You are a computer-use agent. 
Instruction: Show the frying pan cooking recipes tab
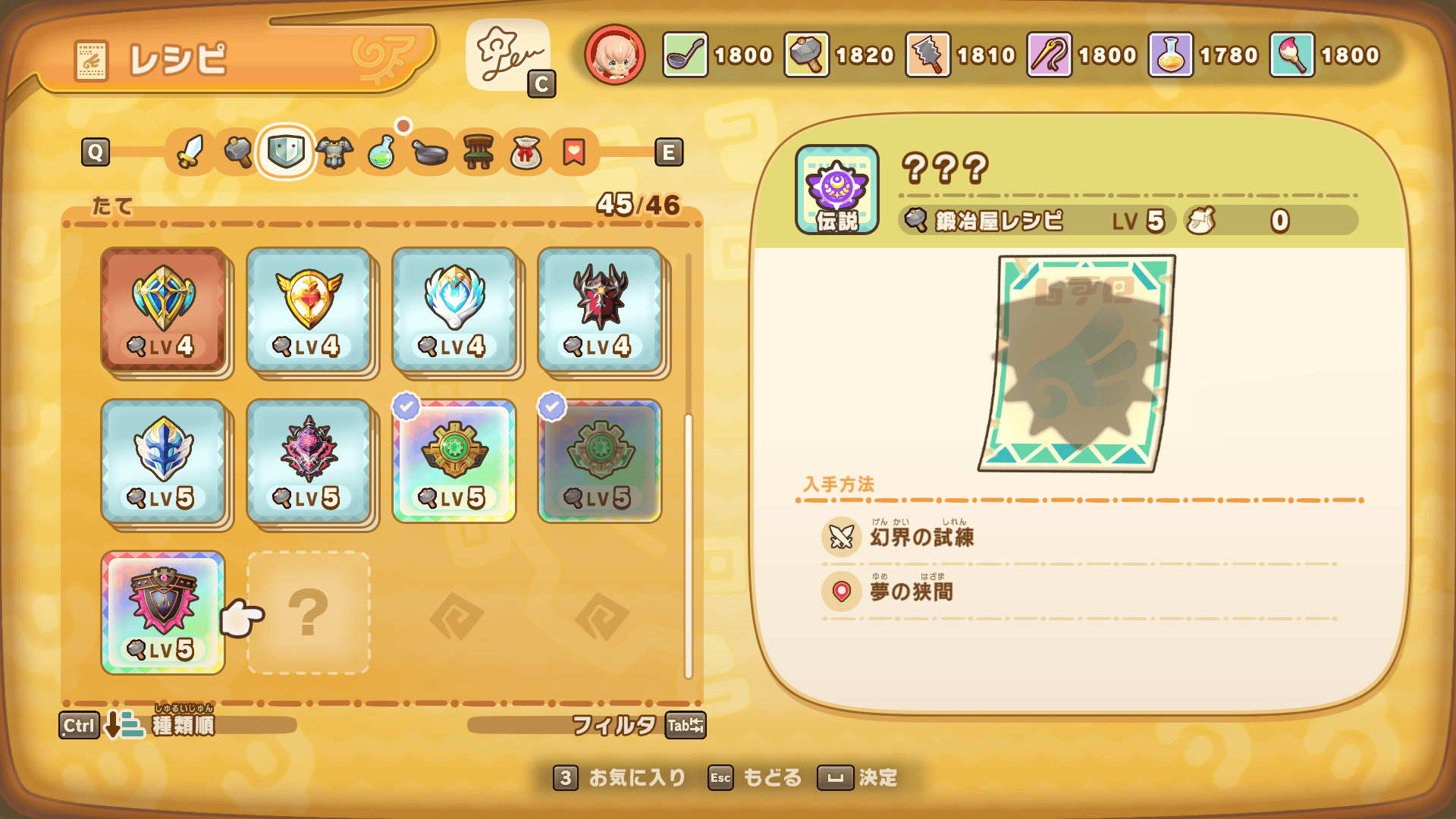tap(430, 152)
